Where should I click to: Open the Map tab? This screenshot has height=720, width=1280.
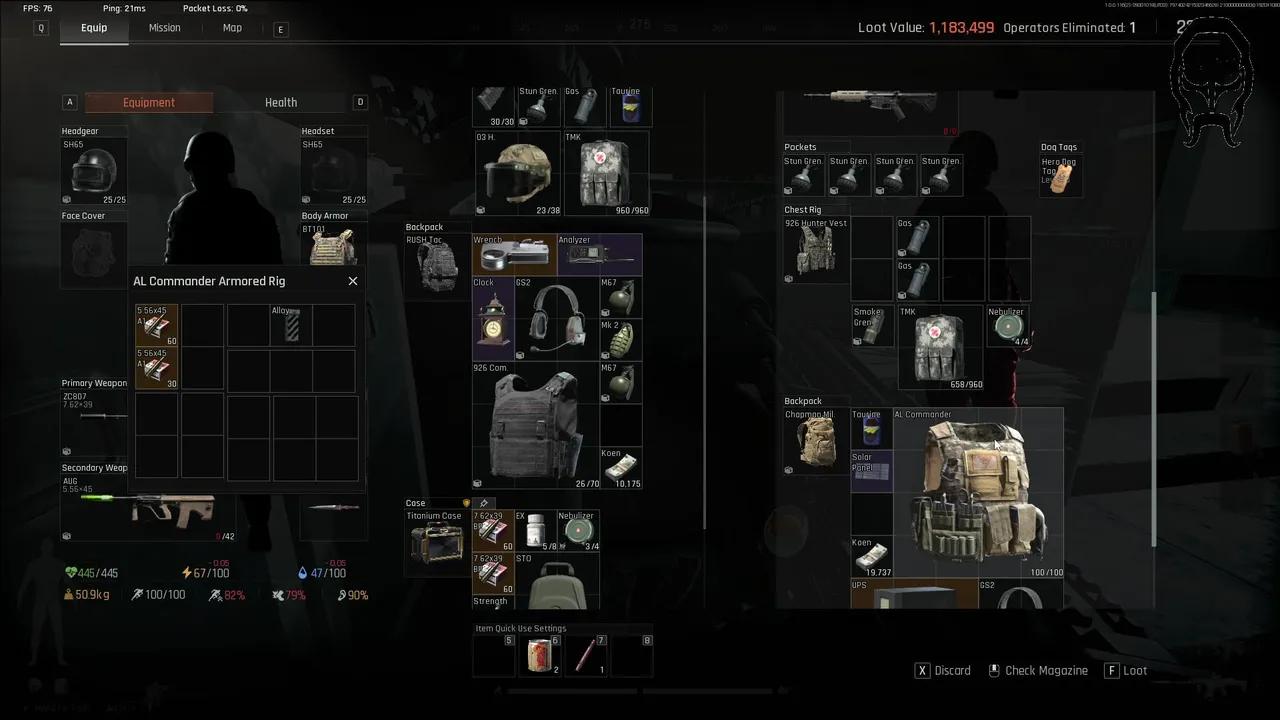pyautogui.click(x=232, y=28)
